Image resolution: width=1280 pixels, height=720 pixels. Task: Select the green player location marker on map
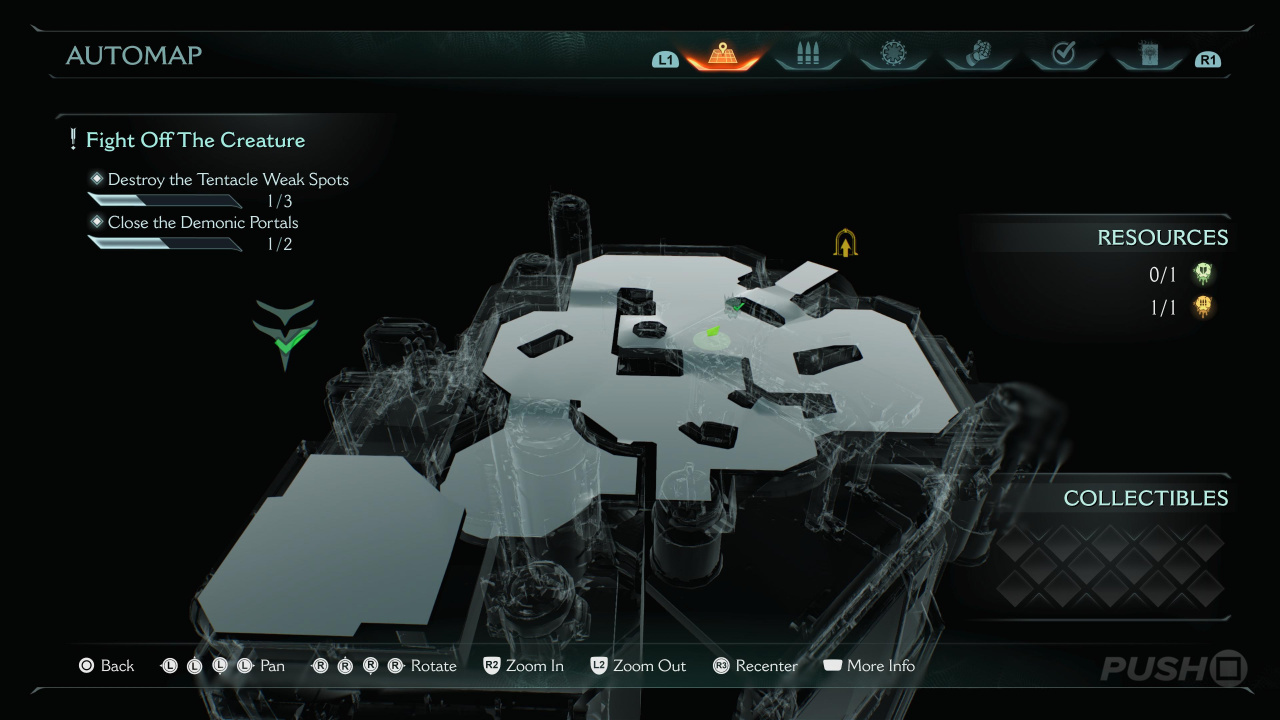pyautogui.click(x=713, y=333)
